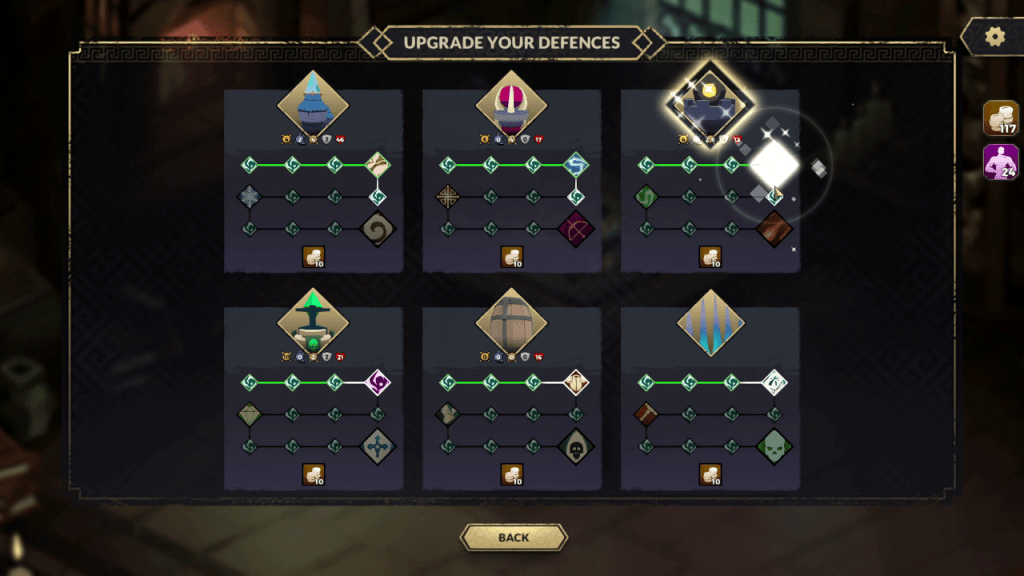Click the Back button
Screen dimensions: 1024x576
[513, 537]
